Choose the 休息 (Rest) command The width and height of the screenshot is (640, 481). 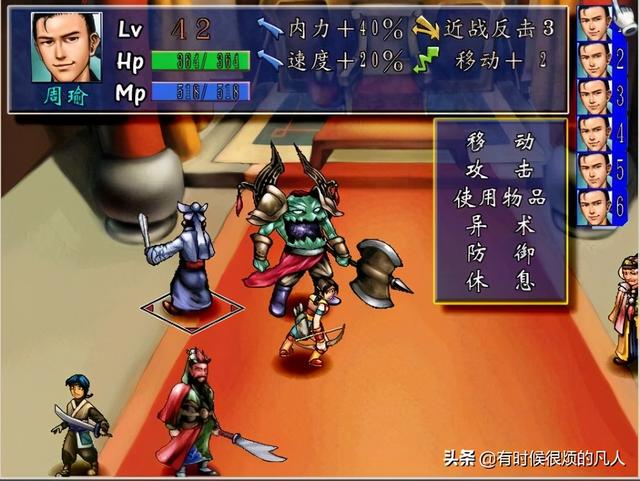500,282
